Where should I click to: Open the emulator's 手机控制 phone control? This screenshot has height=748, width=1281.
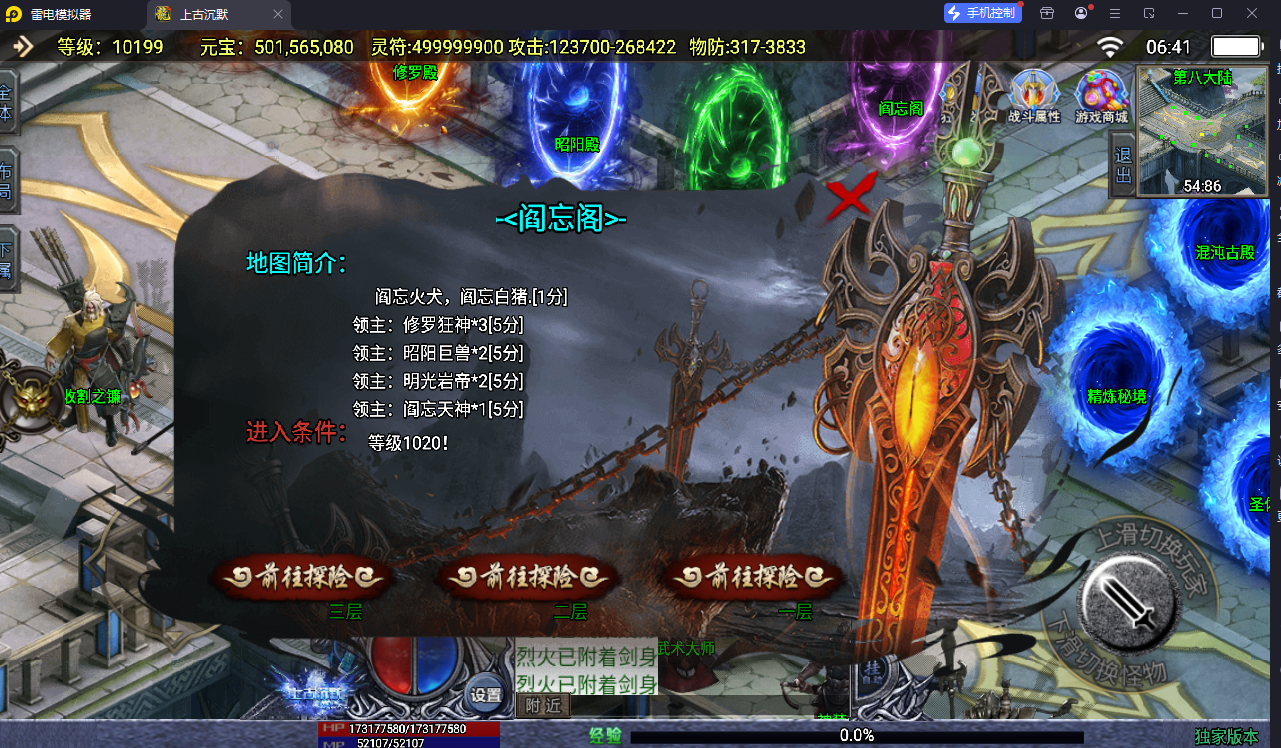pos(983,13)
